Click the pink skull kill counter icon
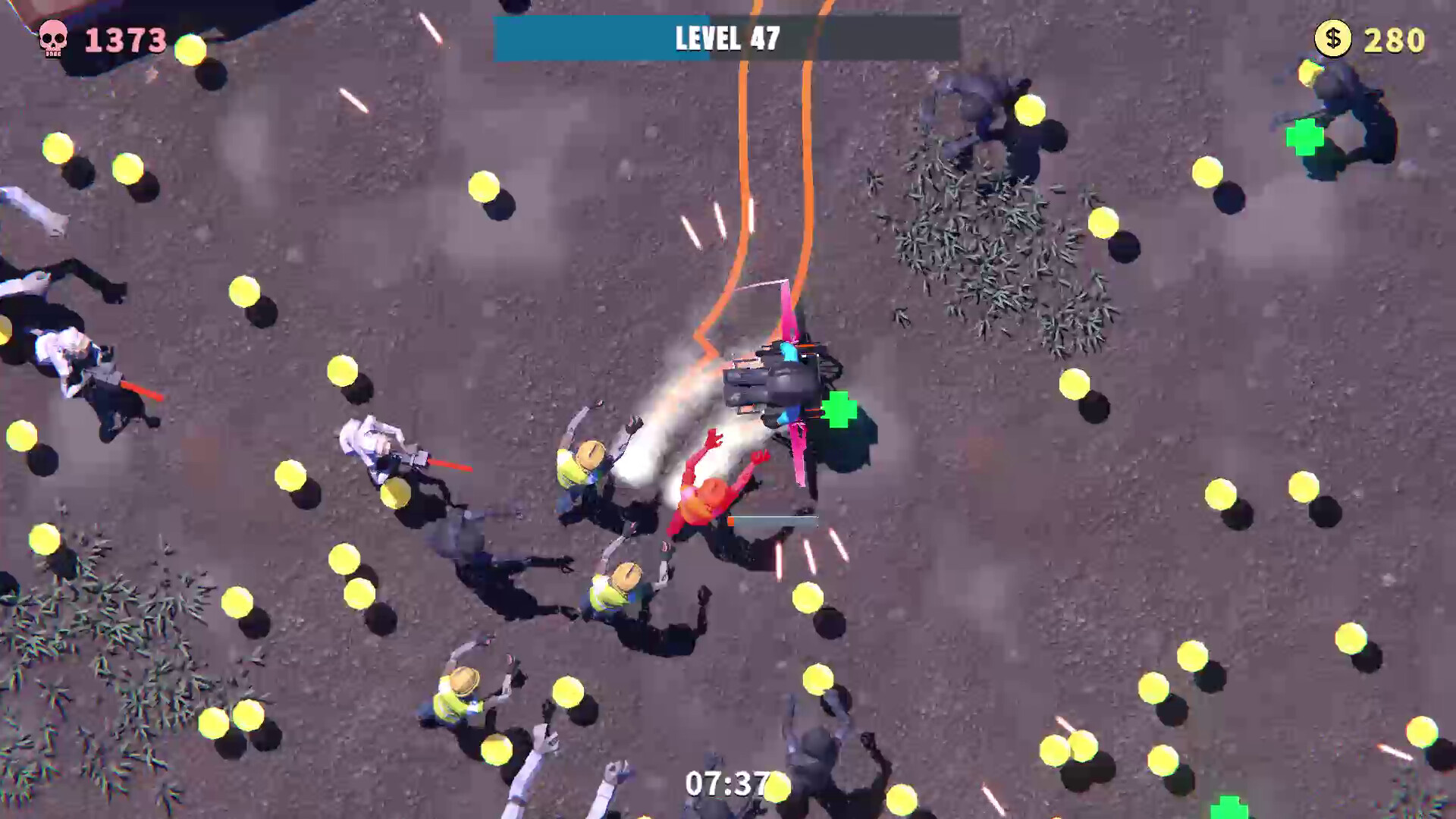1456x819 pixels. pos(53,39)
